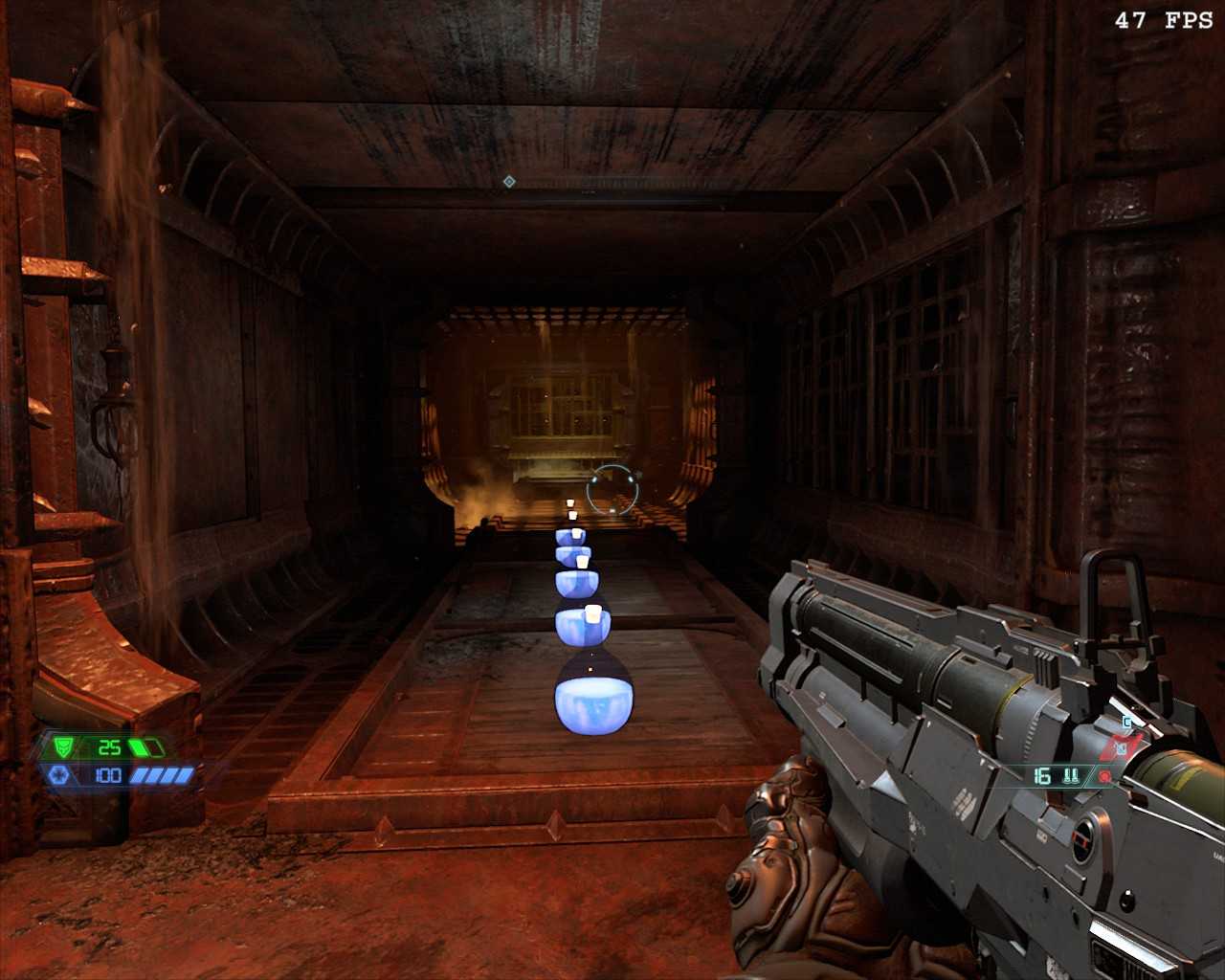
Task: Click the green armor shield icon
Action: (63, 747)
